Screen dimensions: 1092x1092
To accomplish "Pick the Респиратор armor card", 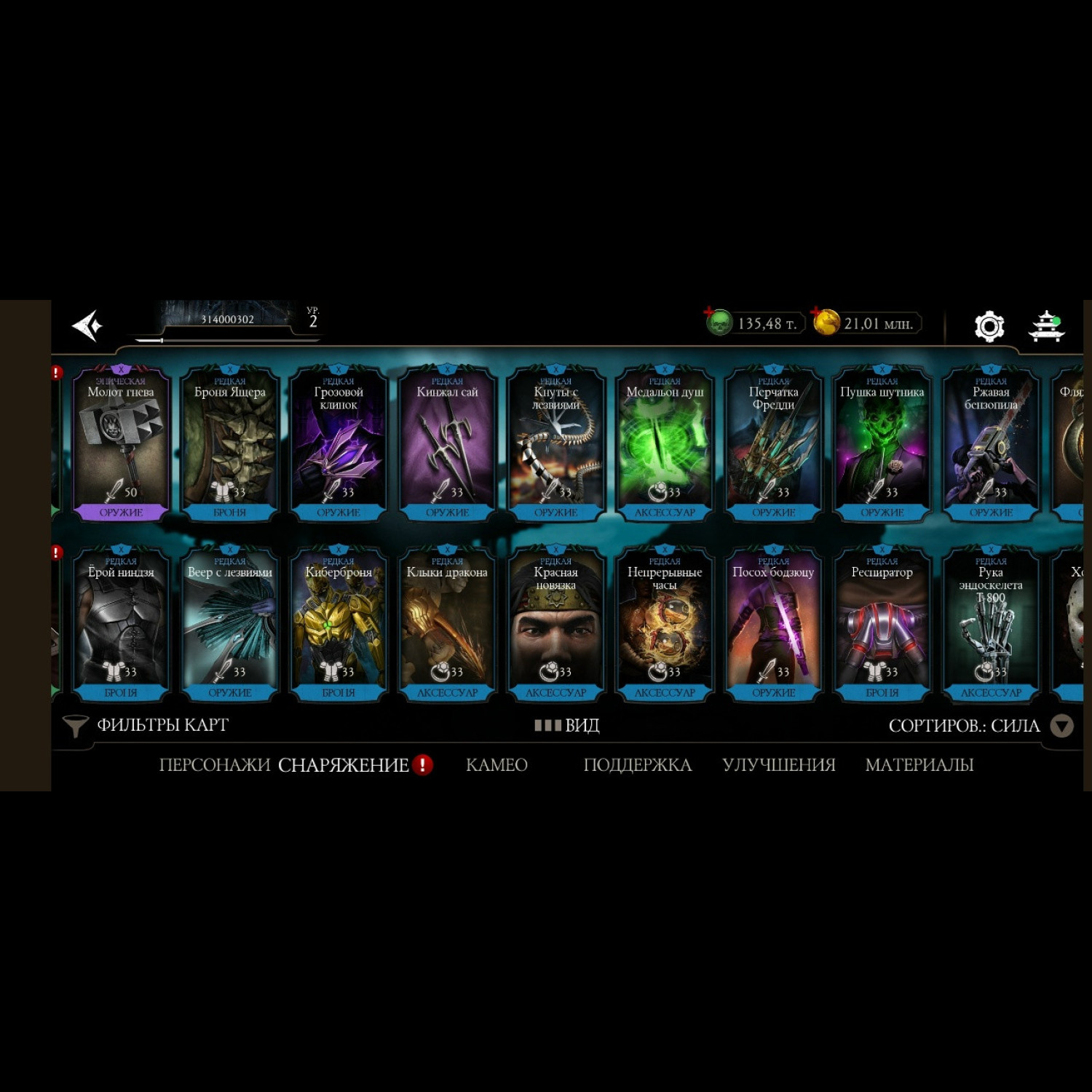I will point(882,625).
